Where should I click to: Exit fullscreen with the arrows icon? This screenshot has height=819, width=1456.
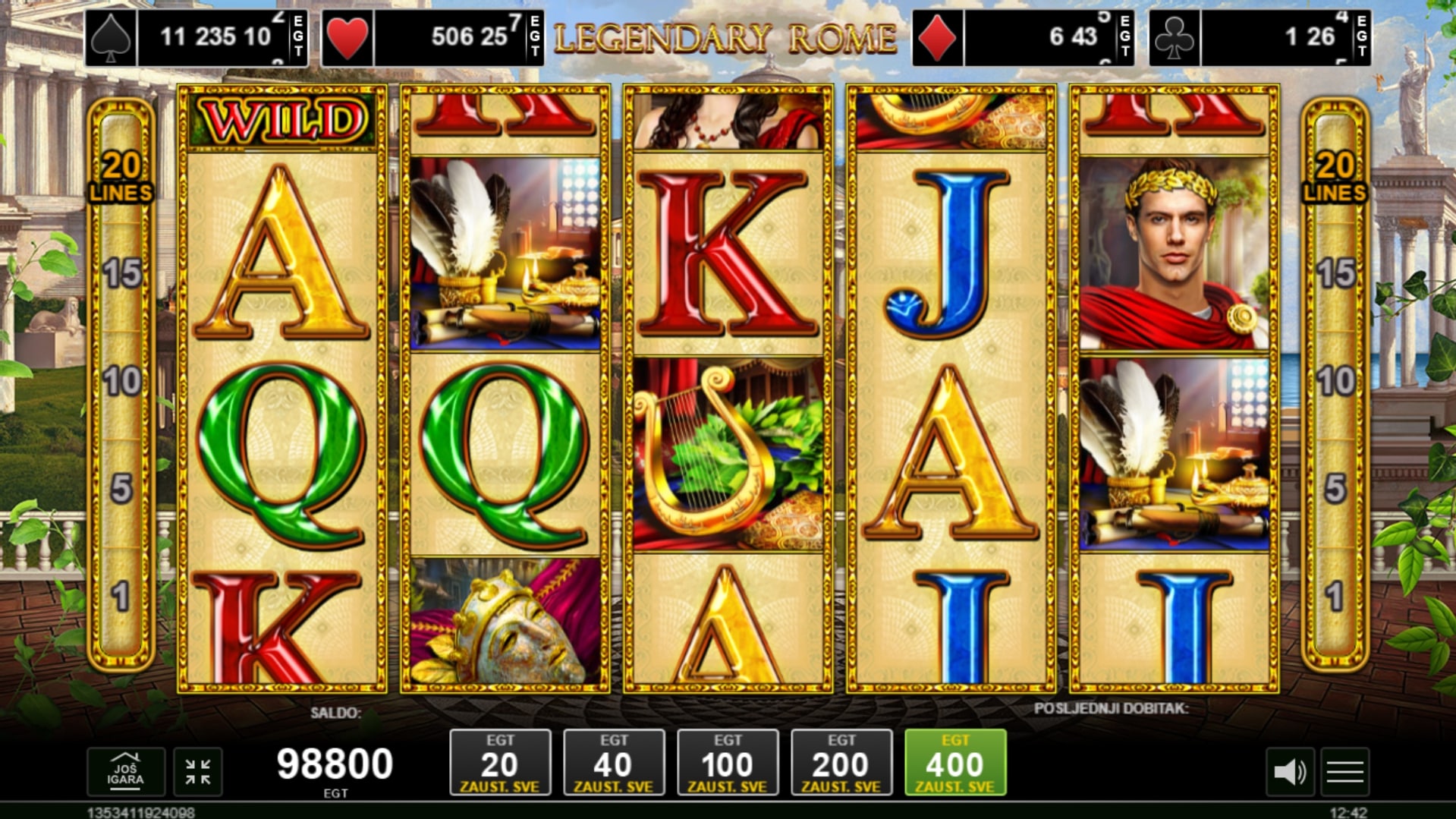pyautogui.click(x=198, y=772)
